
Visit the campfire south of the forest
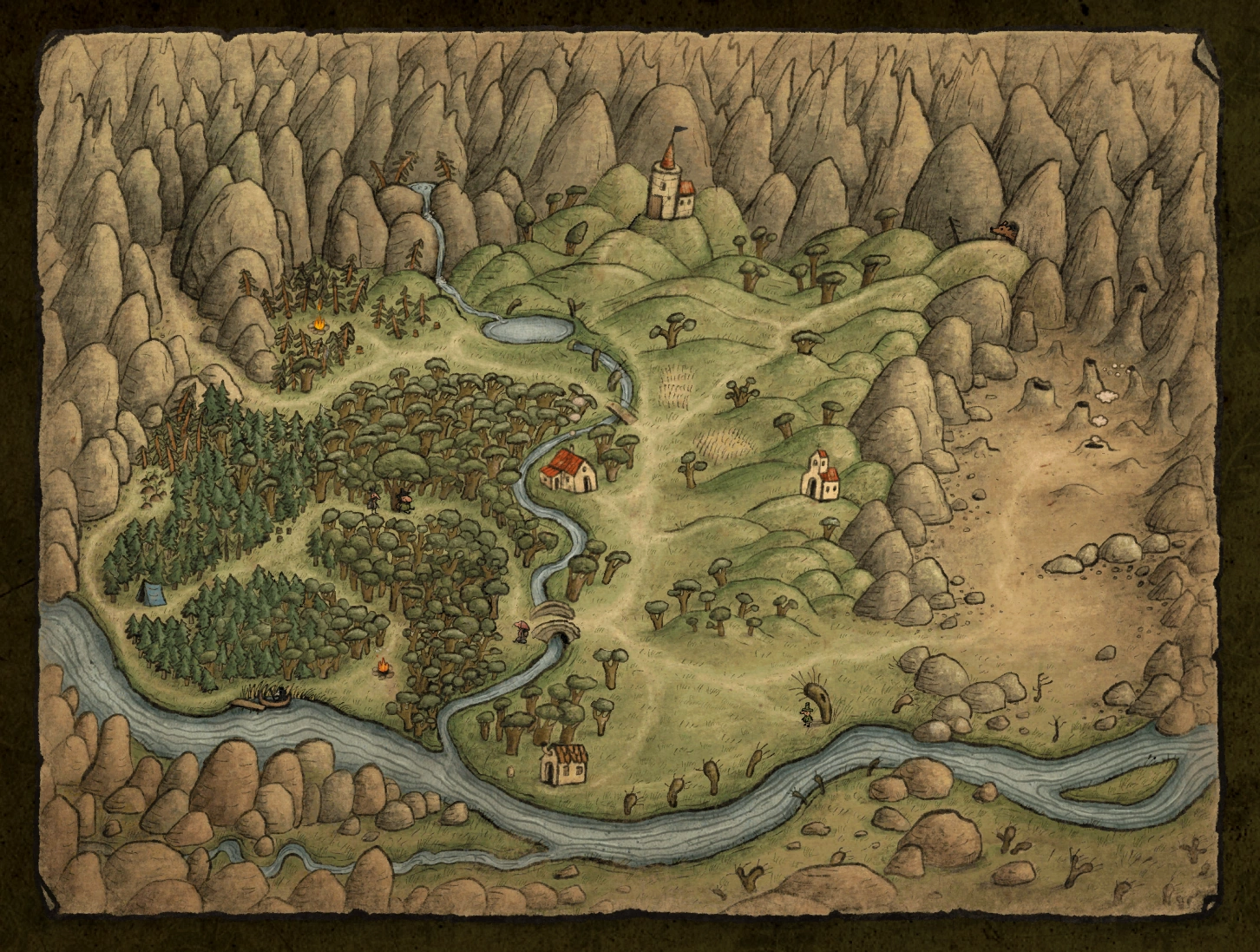(382, 667)
